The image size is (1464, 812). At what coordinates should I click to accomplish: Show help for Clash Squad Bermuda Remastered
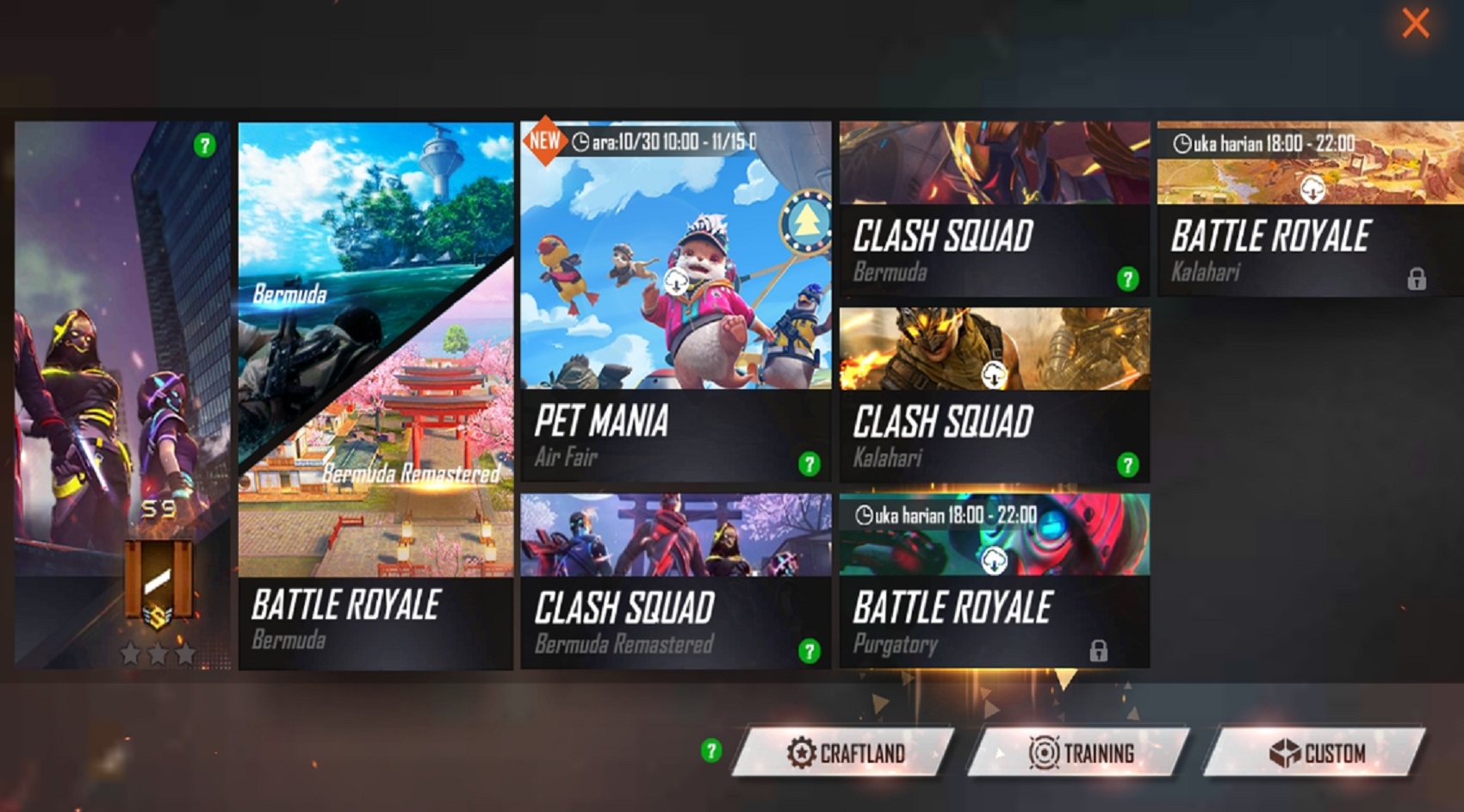tap(809, 651)
